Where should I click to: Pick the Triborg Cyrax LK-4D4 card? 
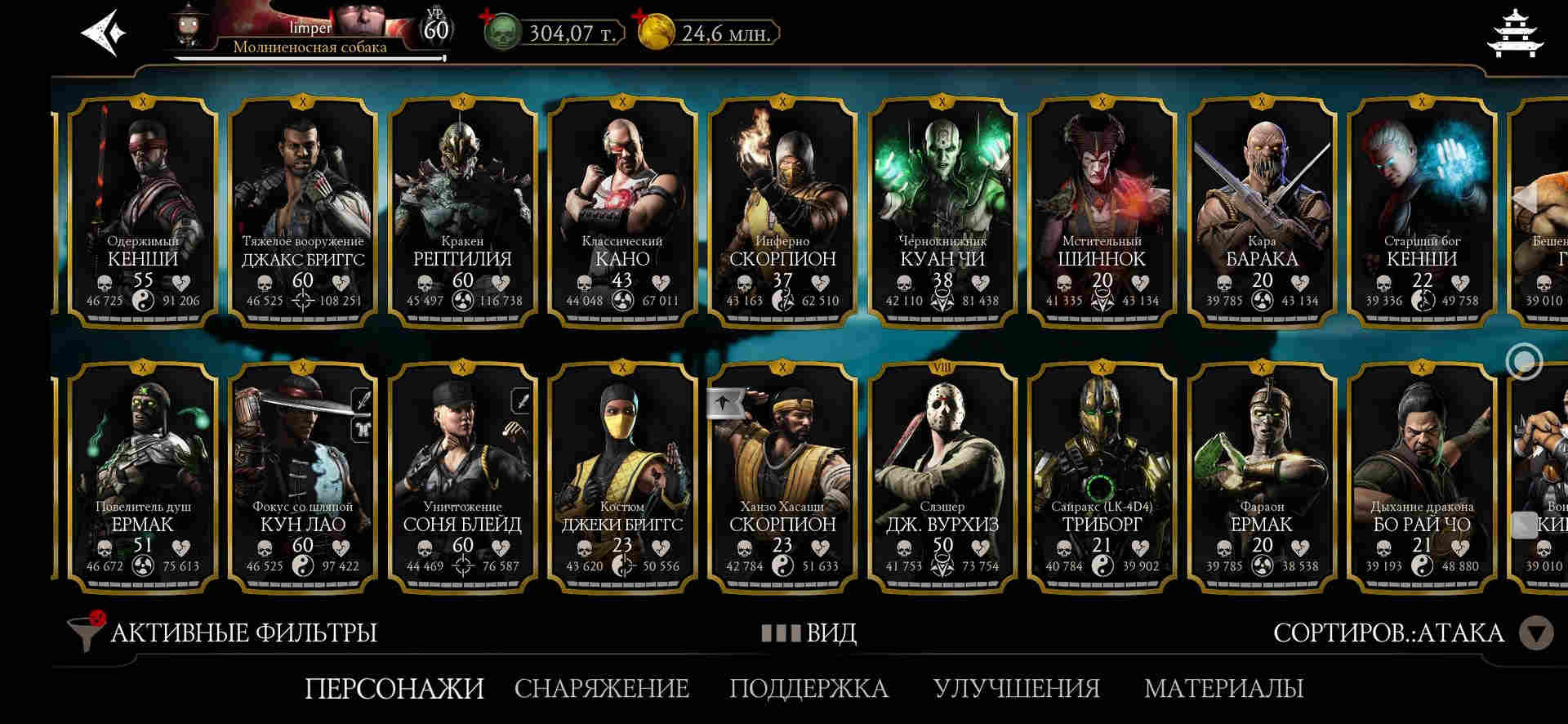click(x=1102, y=478)
